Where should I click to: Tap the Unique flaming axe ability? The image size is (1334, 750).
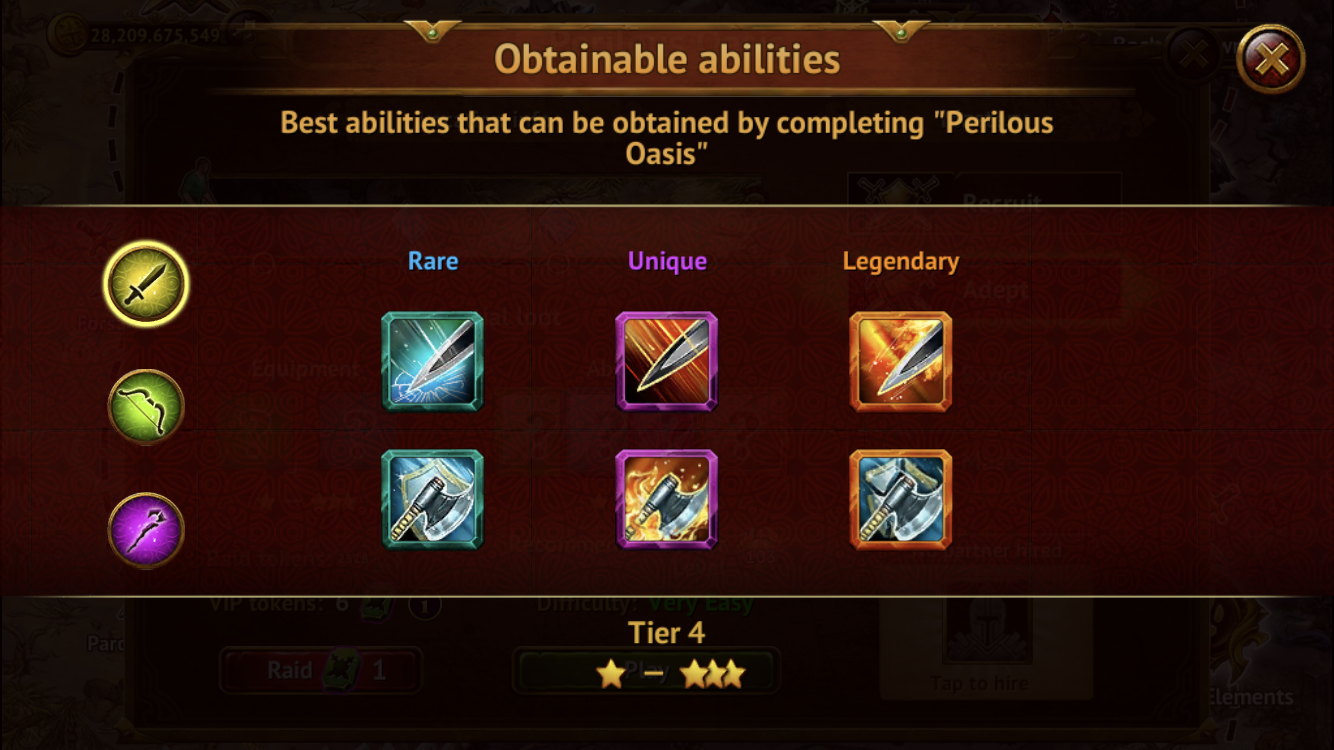(x=667, y=499)
